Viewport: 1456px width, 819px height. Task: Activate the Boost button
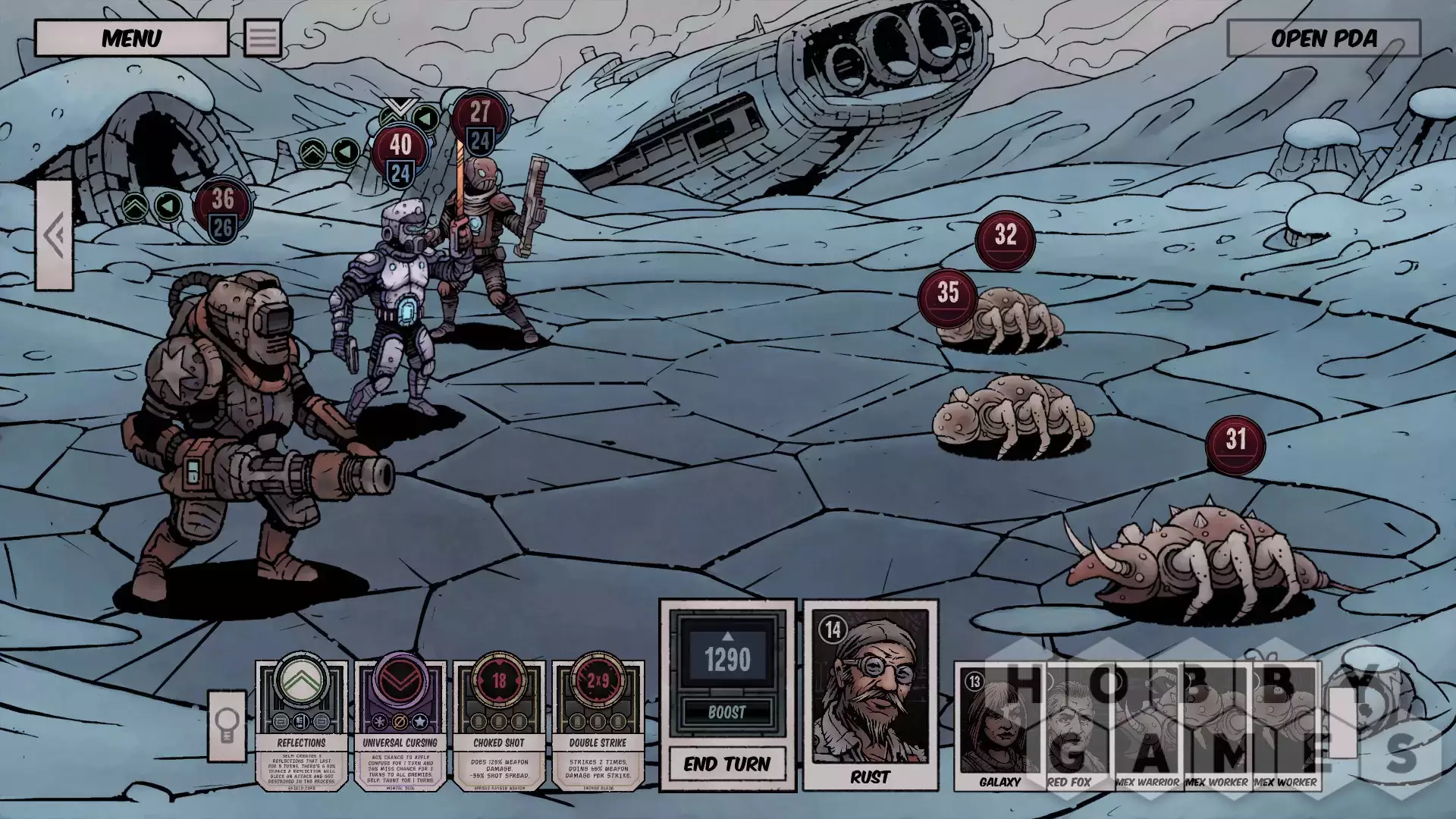click(x=726, y=712)
